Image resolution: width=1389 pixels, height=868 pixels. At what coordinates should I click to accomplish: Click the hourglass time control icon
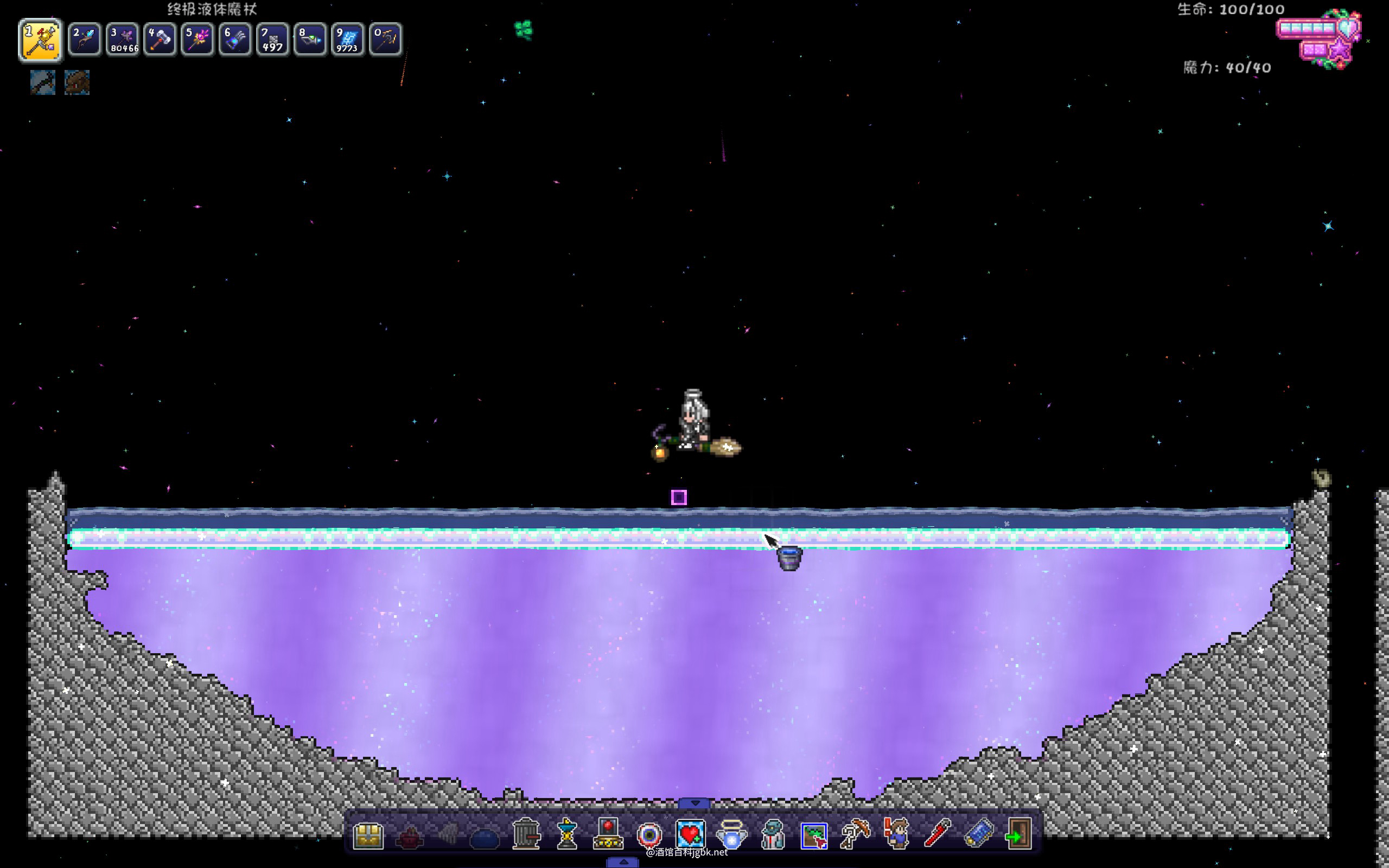[x=567, y=834]
